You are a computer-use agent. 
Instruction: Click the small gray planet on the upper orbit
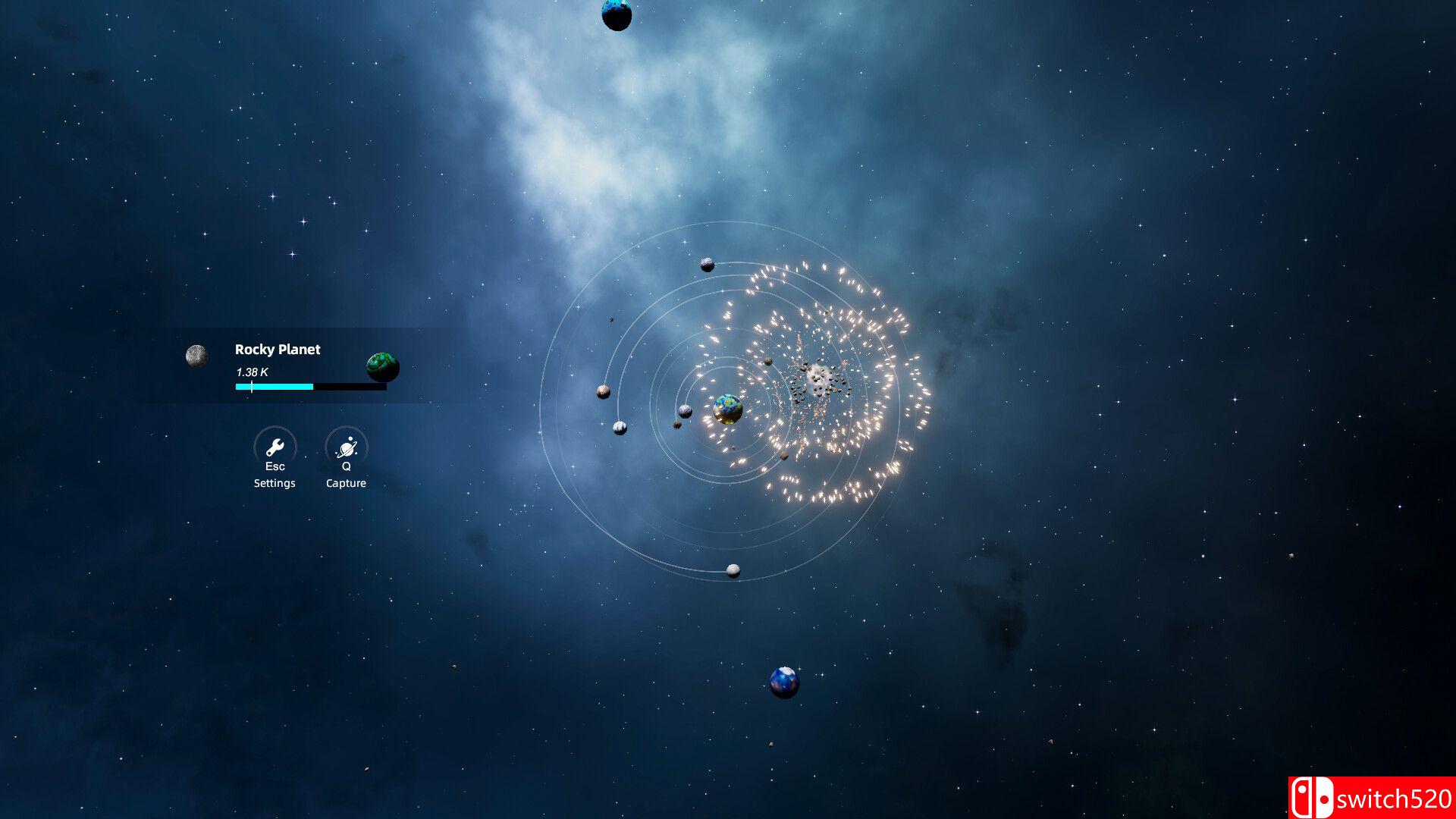click(x=707, y=265)
